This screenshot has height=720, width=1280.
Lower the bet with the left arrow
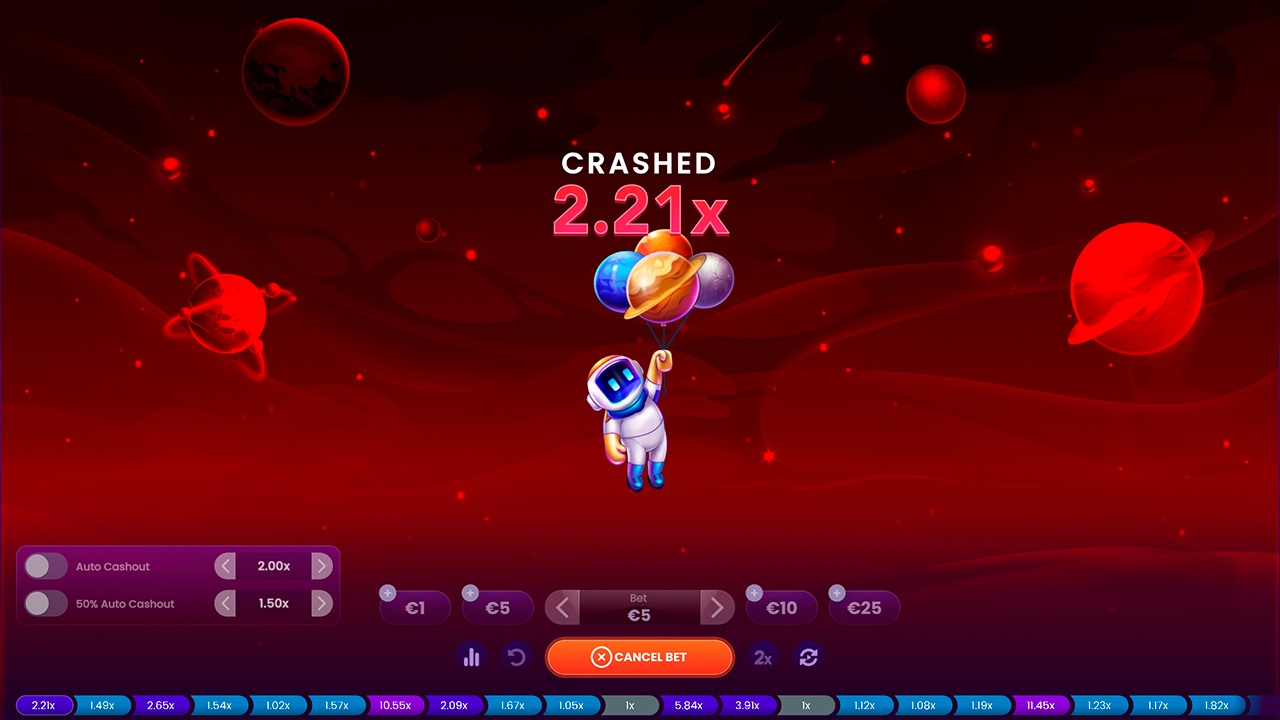point(562,607)
